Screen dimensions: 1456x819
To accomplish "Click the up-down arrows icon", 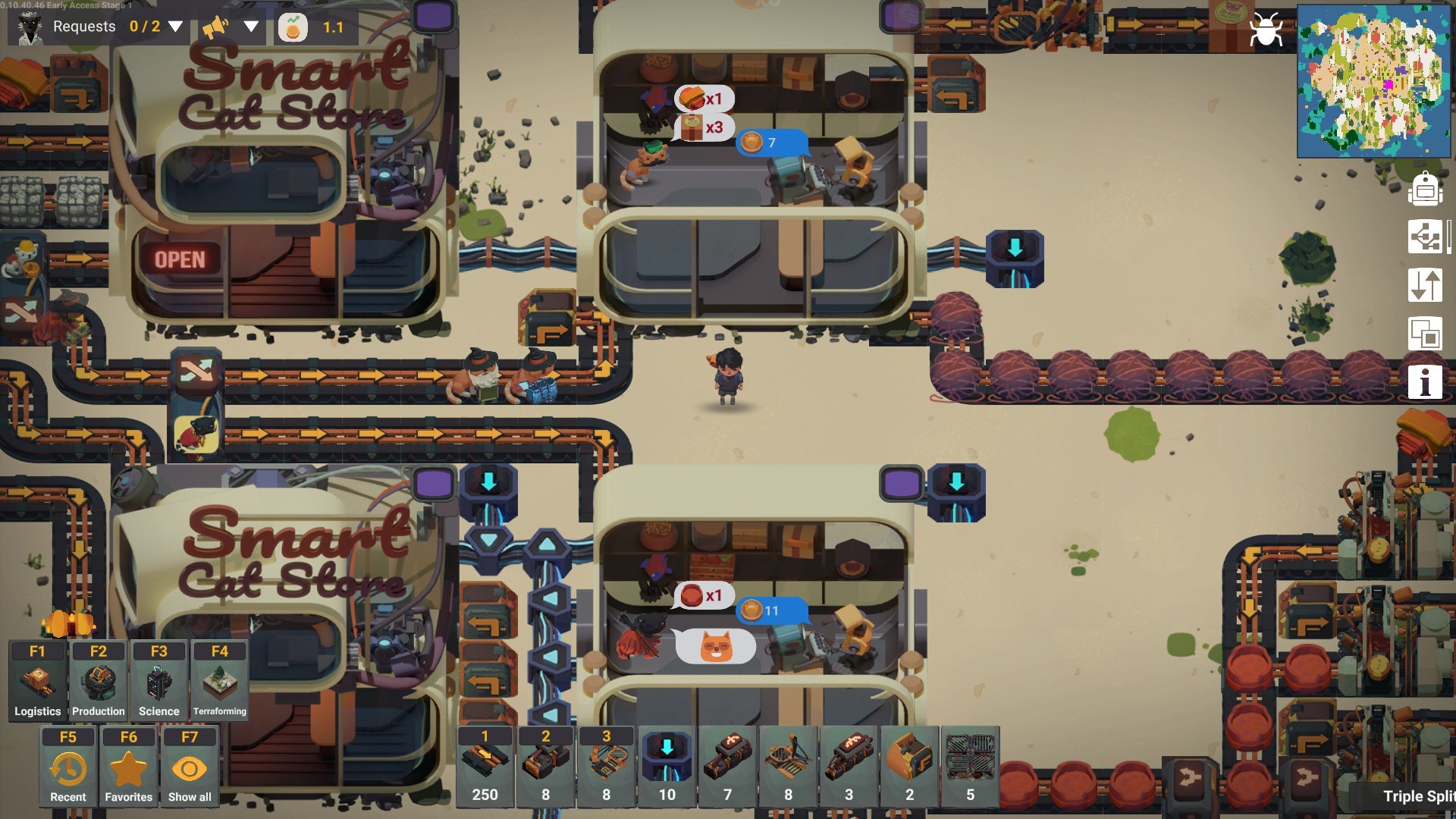I will (x=1425, y=286).
